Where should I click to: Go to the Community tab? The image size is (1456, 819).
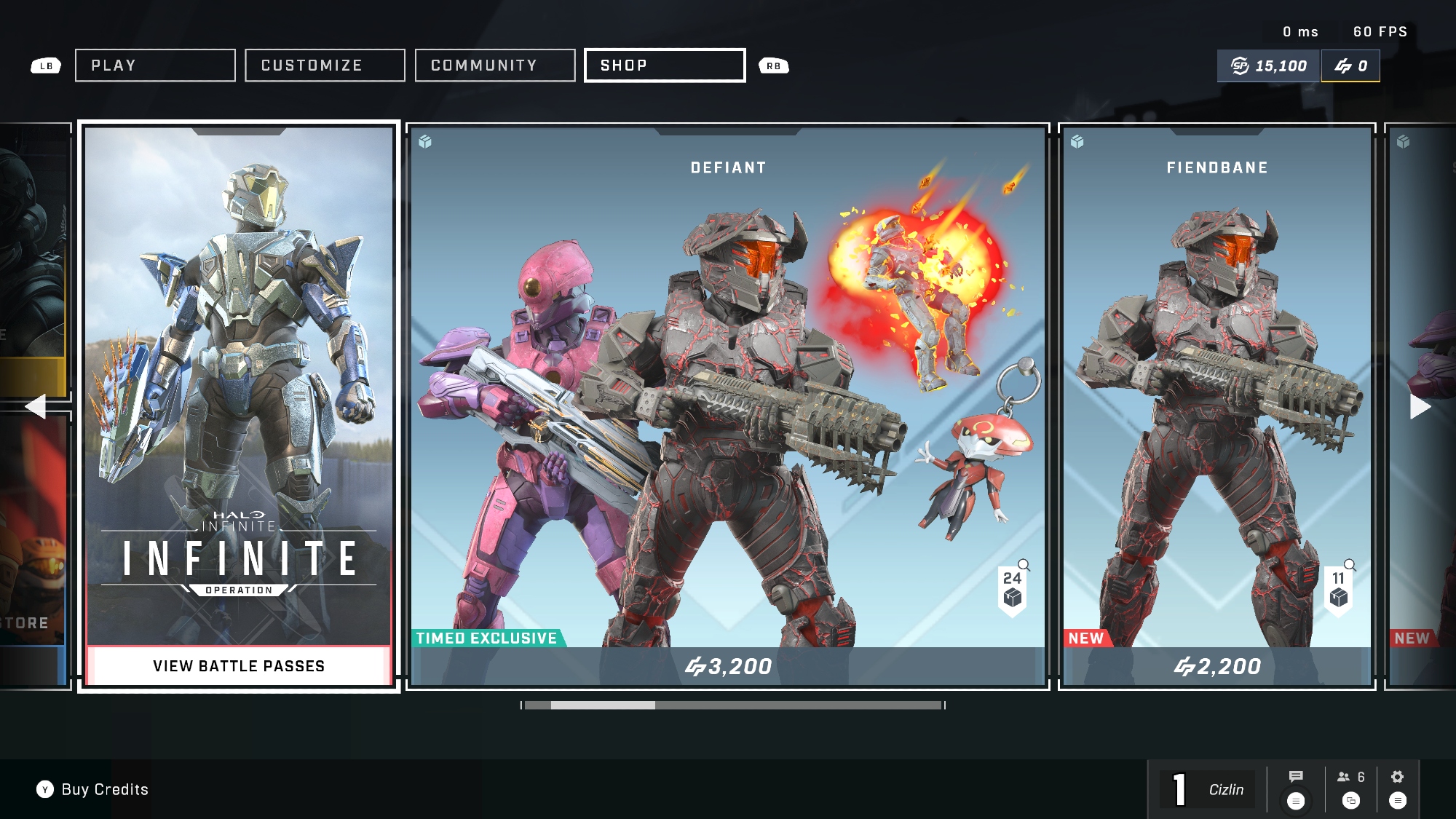click(495, 66)
